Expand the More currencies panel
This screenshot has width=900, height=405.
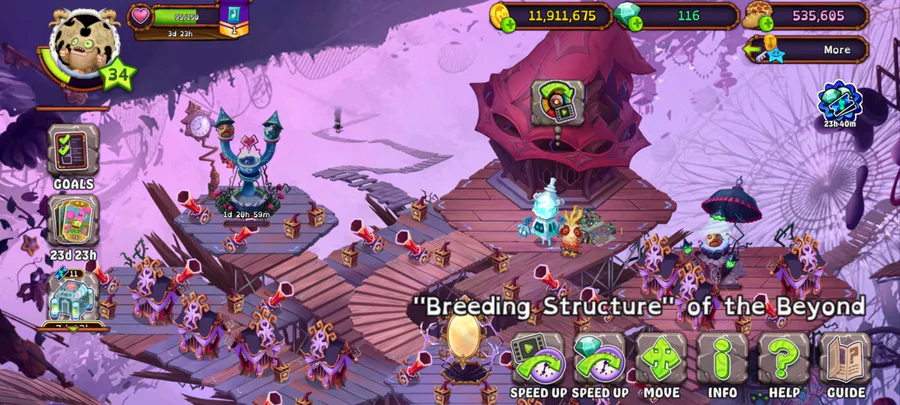click(808, 50)
